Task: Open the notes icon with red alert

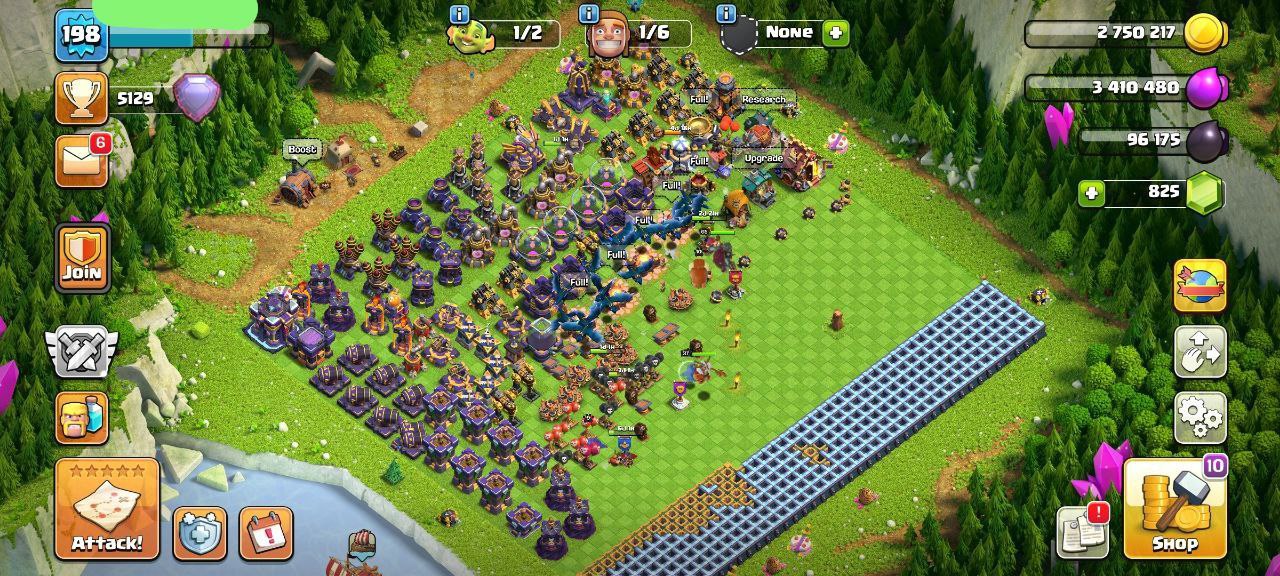Action: point(1082,531)
